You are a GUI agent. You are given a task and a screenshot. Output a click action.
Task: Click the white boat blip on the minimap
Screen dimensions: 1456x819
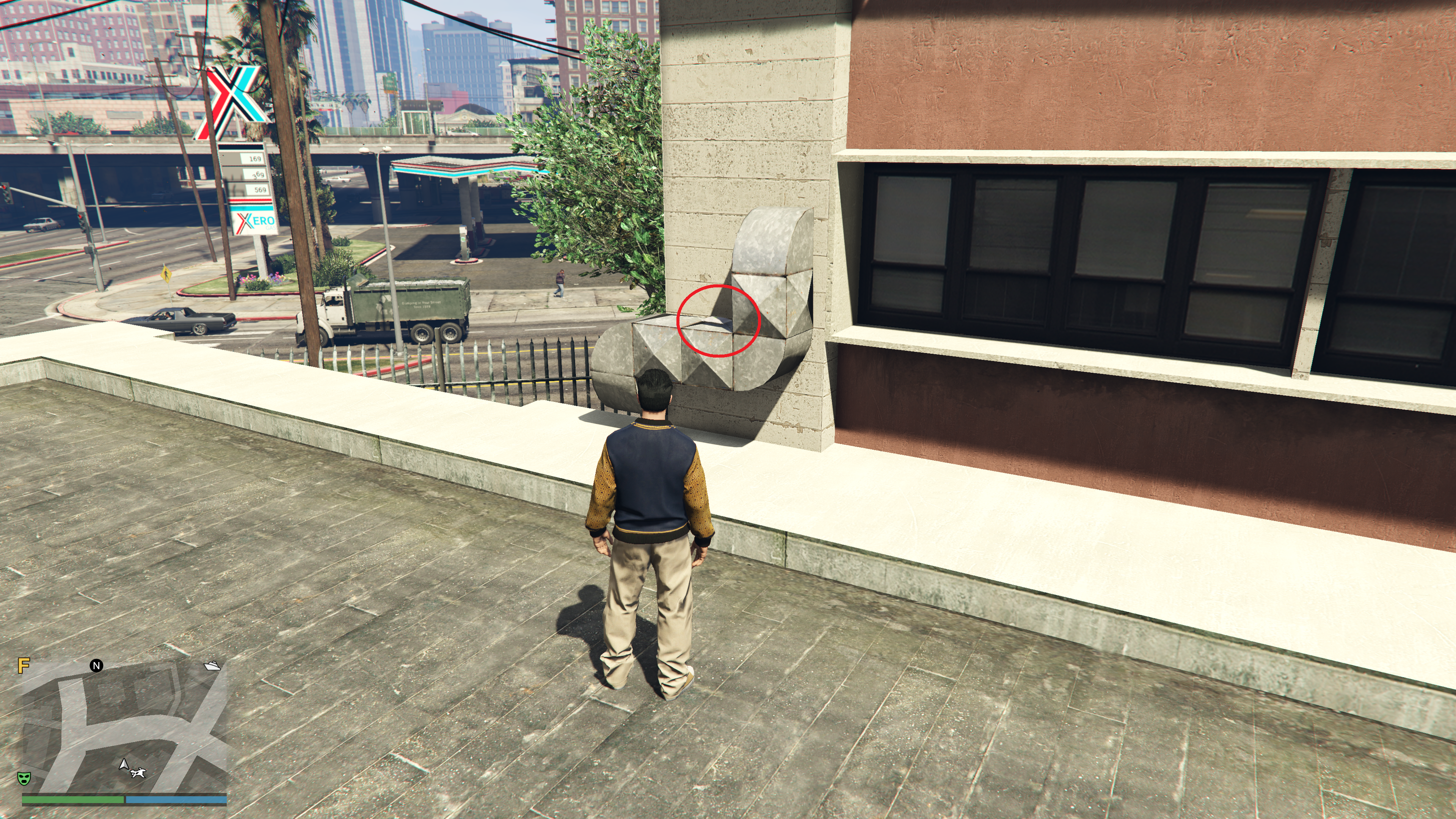(212, 666)
